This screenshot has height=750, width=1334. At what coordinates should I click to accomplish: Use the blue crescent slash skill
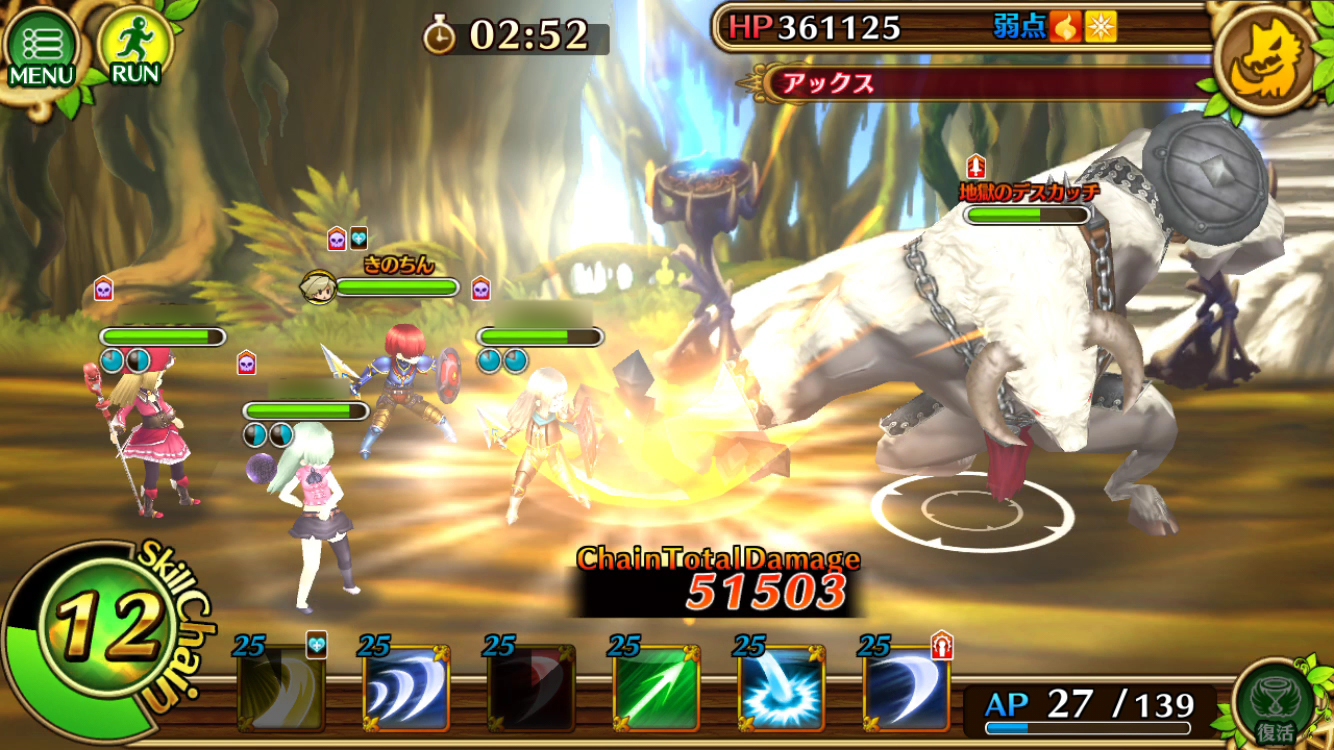(906, 689)
